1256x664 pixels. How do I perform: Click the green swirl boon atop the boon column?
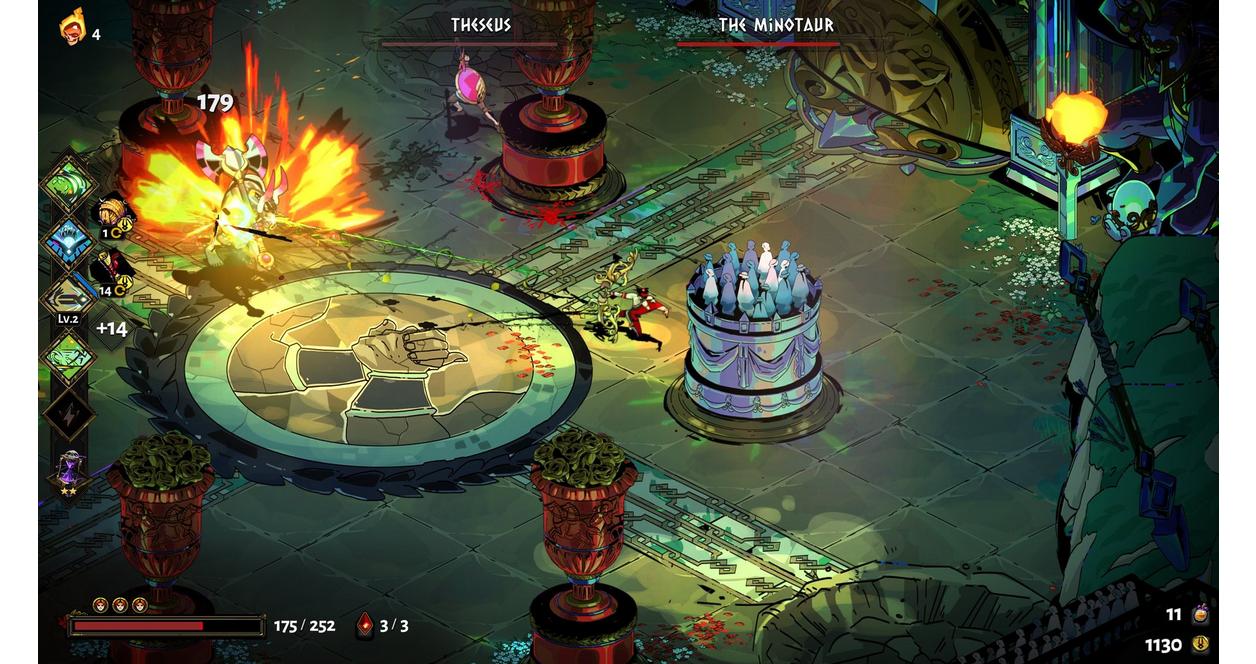68,184
